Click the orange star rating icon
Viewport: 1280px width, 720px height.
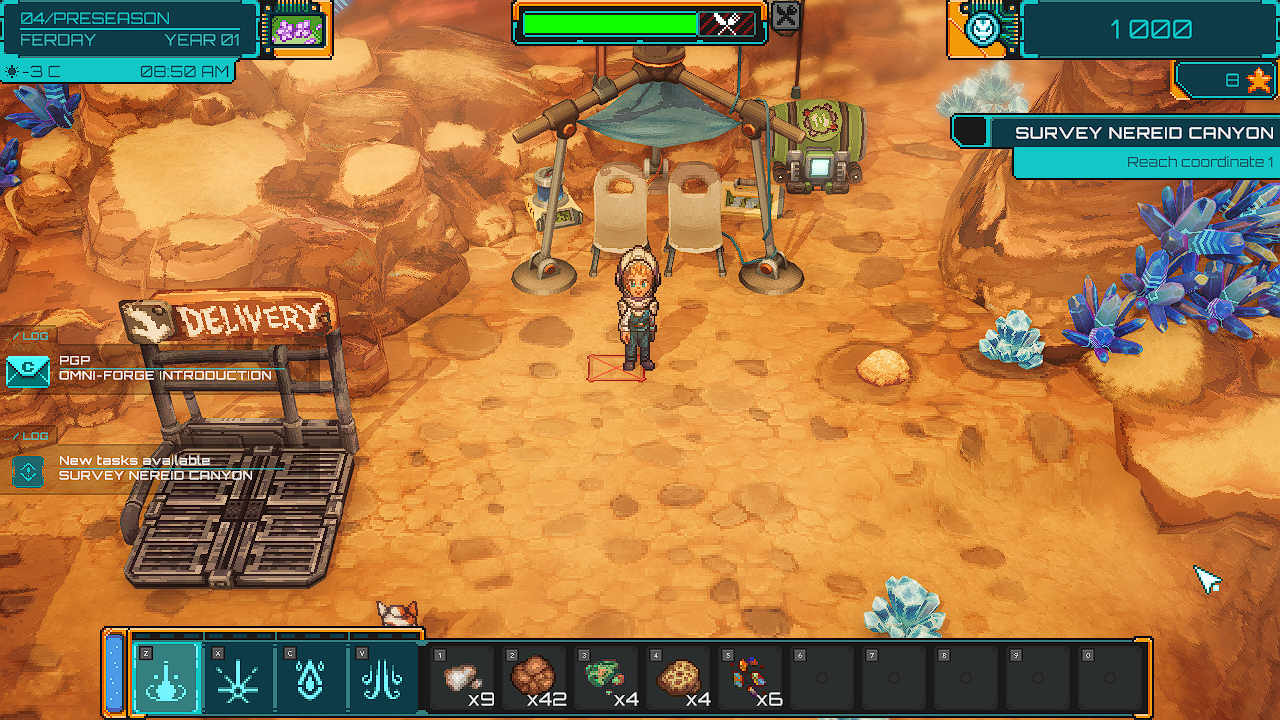click(x=1258, y=80)
